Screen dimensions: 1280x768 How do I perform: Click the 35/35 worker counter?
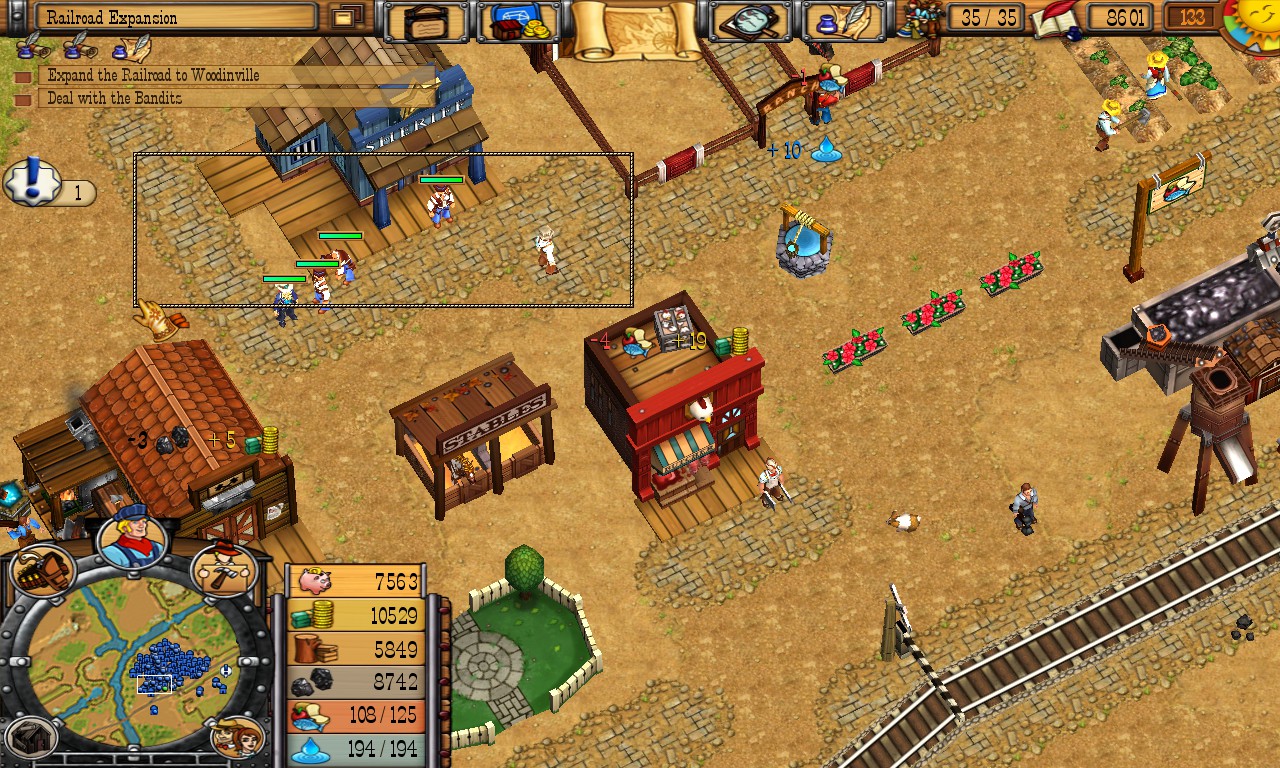(x=985, y=17)
